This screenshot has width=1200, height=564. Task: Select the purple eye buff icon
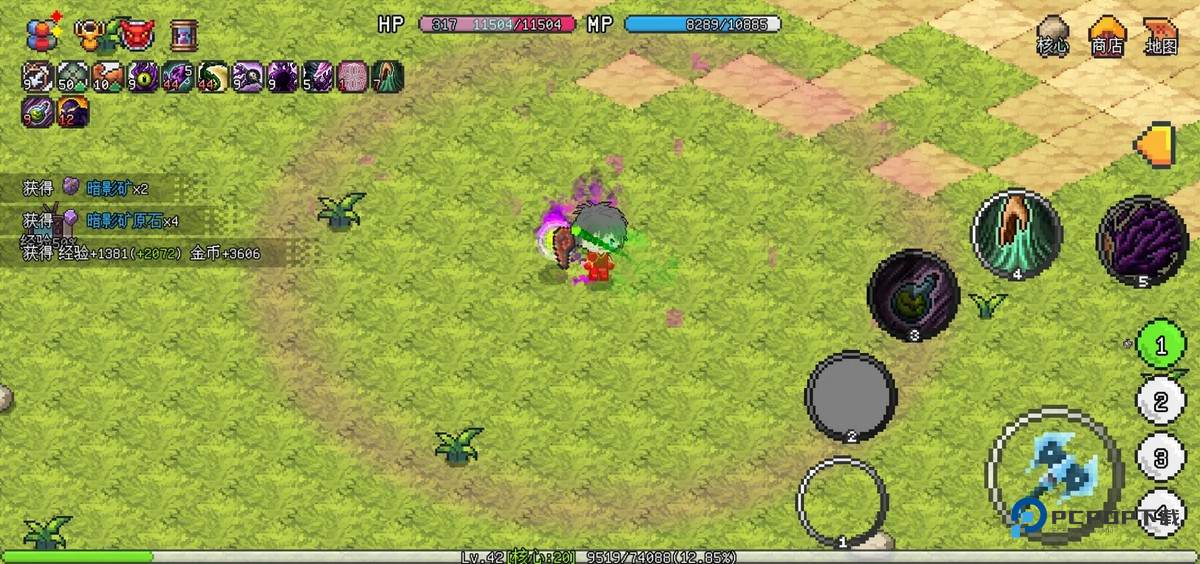[x=143, y=77]
